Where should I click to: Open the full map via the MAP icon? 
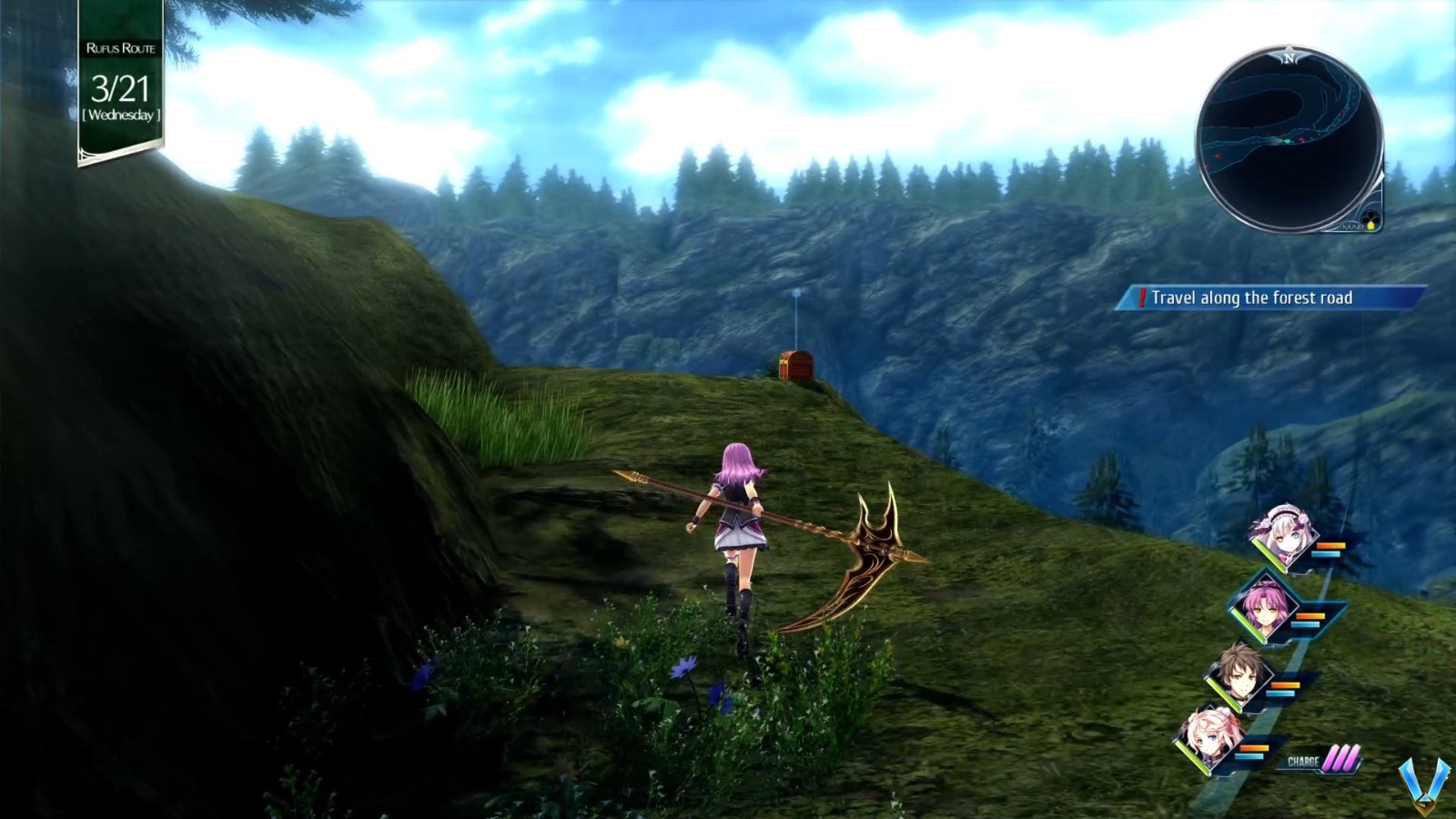coord(1352,227)
